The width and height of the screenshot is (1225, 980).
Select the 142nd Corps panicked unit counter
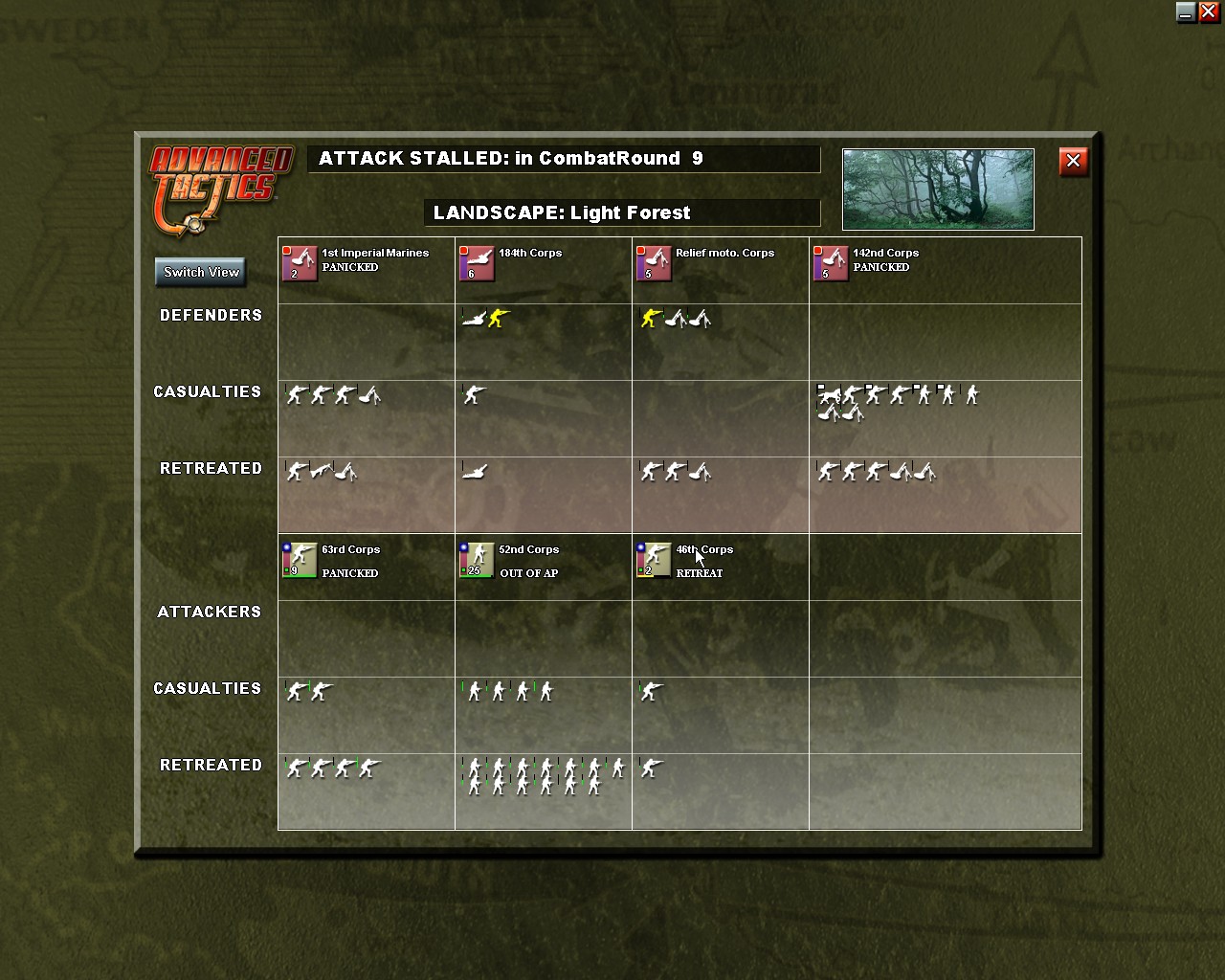click(829, 264)
